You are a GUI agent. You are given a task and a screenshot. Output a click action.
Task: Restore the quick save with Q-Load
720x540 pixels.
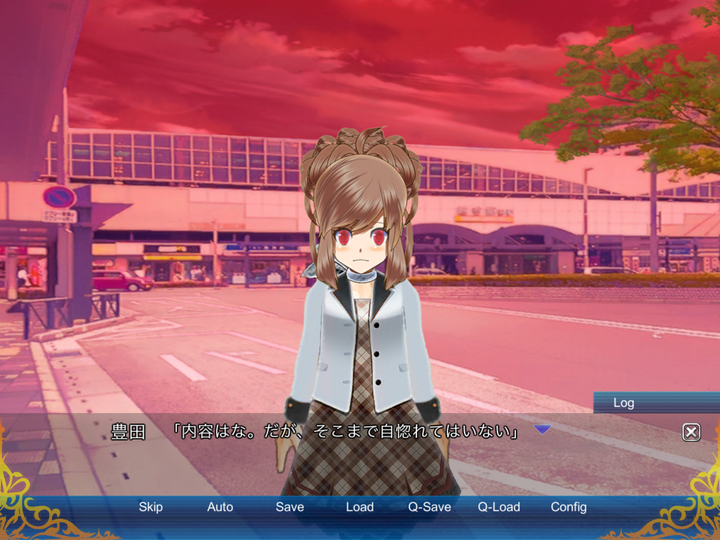[x=499, y=507]
